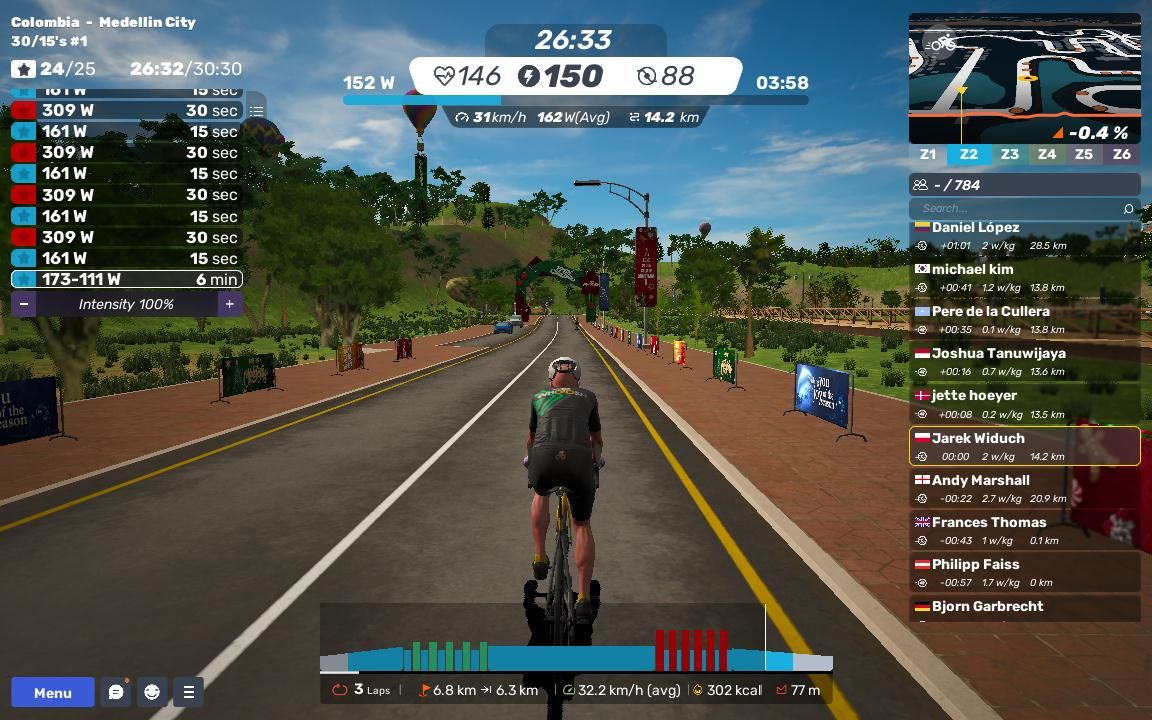Select the Z5 power zone tab
1152x720 pixels.
tap(1083, 154)
